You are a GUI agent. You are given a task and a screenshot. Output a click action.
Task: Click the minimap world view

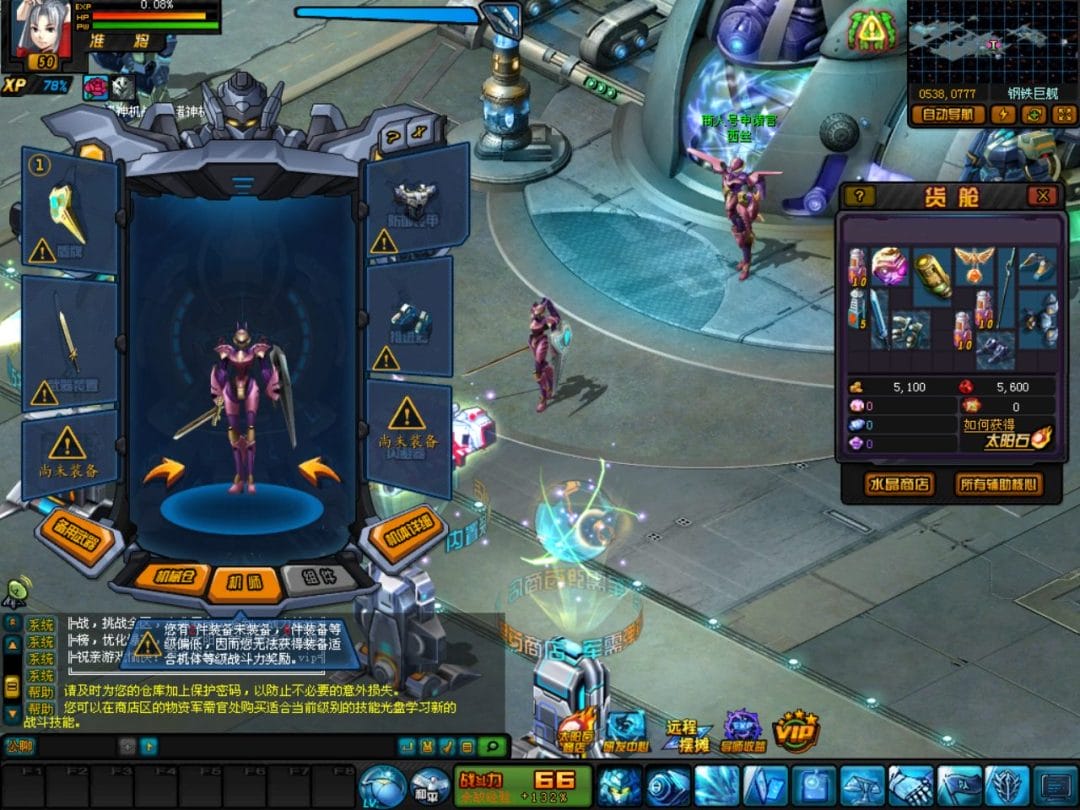click(992, 43)
